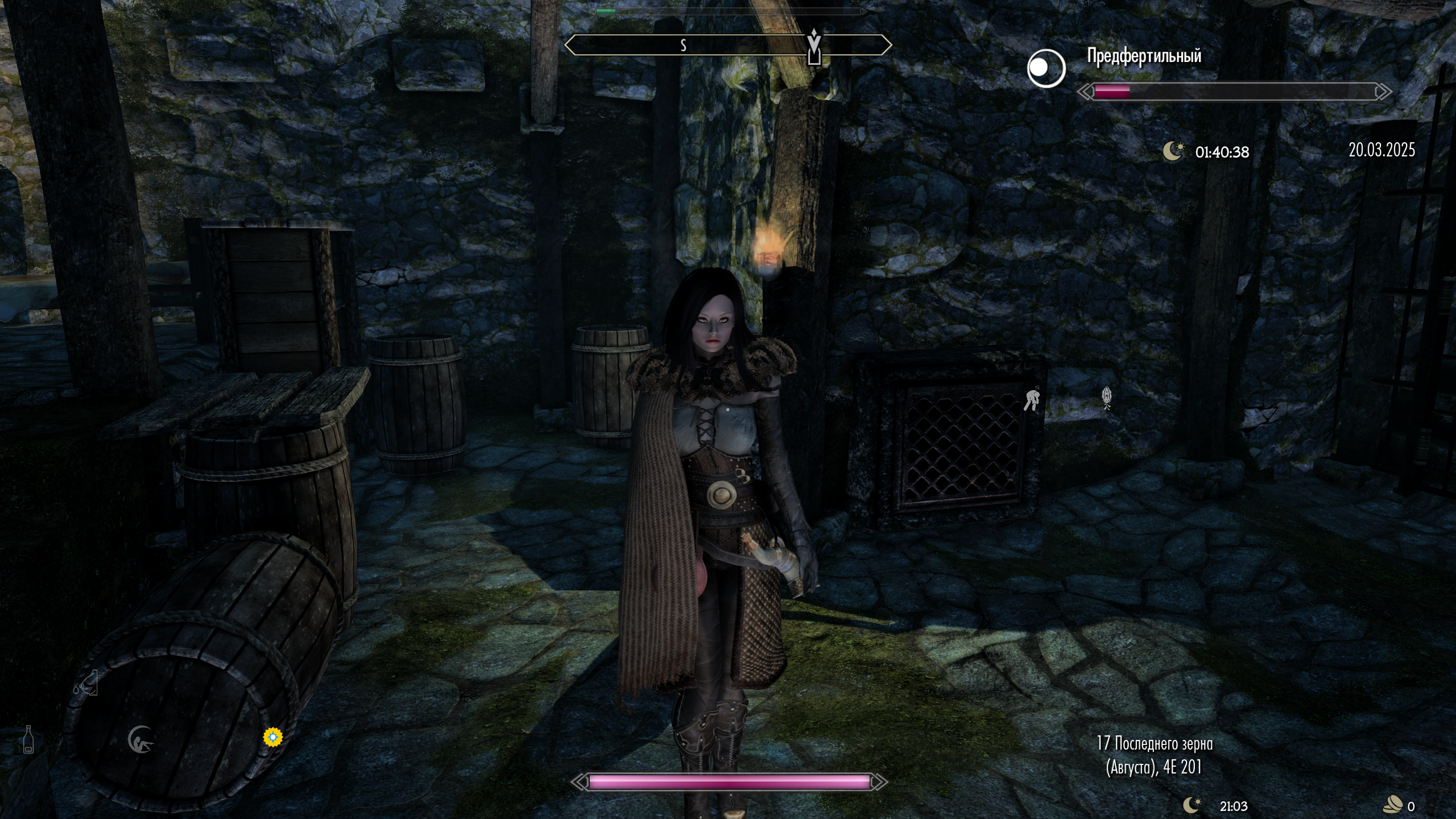Click the oval emblem with tassels icon
The height and width of the screenshot is (819, 1456).
[1106, 397]
